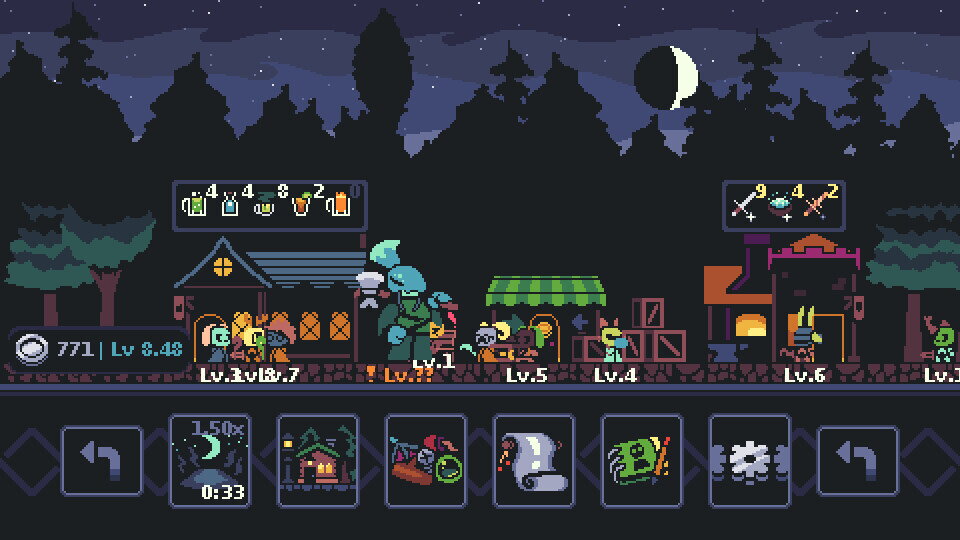960x540 pixels.
Task: Select the green beer mug stock icon
Action: [x=195, y=205]
